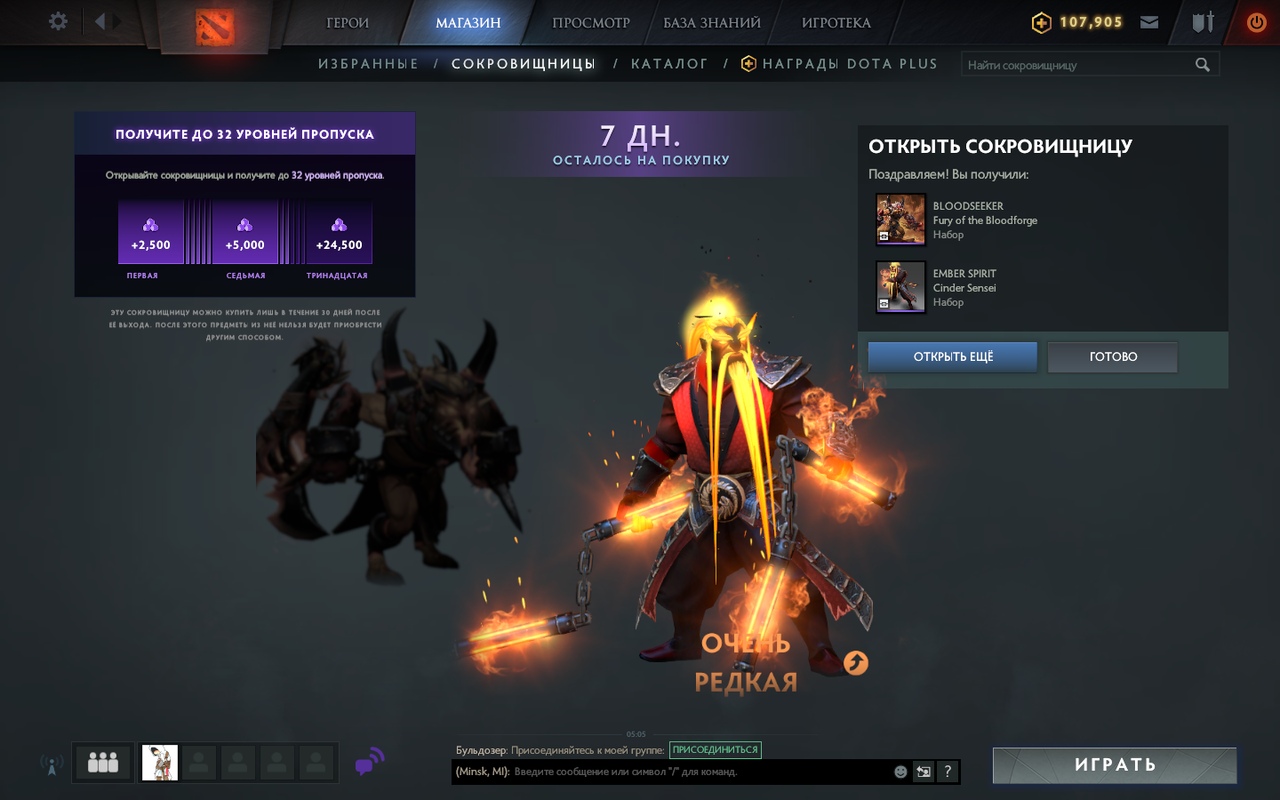
Task: Select the База знаний tab
Action: point(712,22)
